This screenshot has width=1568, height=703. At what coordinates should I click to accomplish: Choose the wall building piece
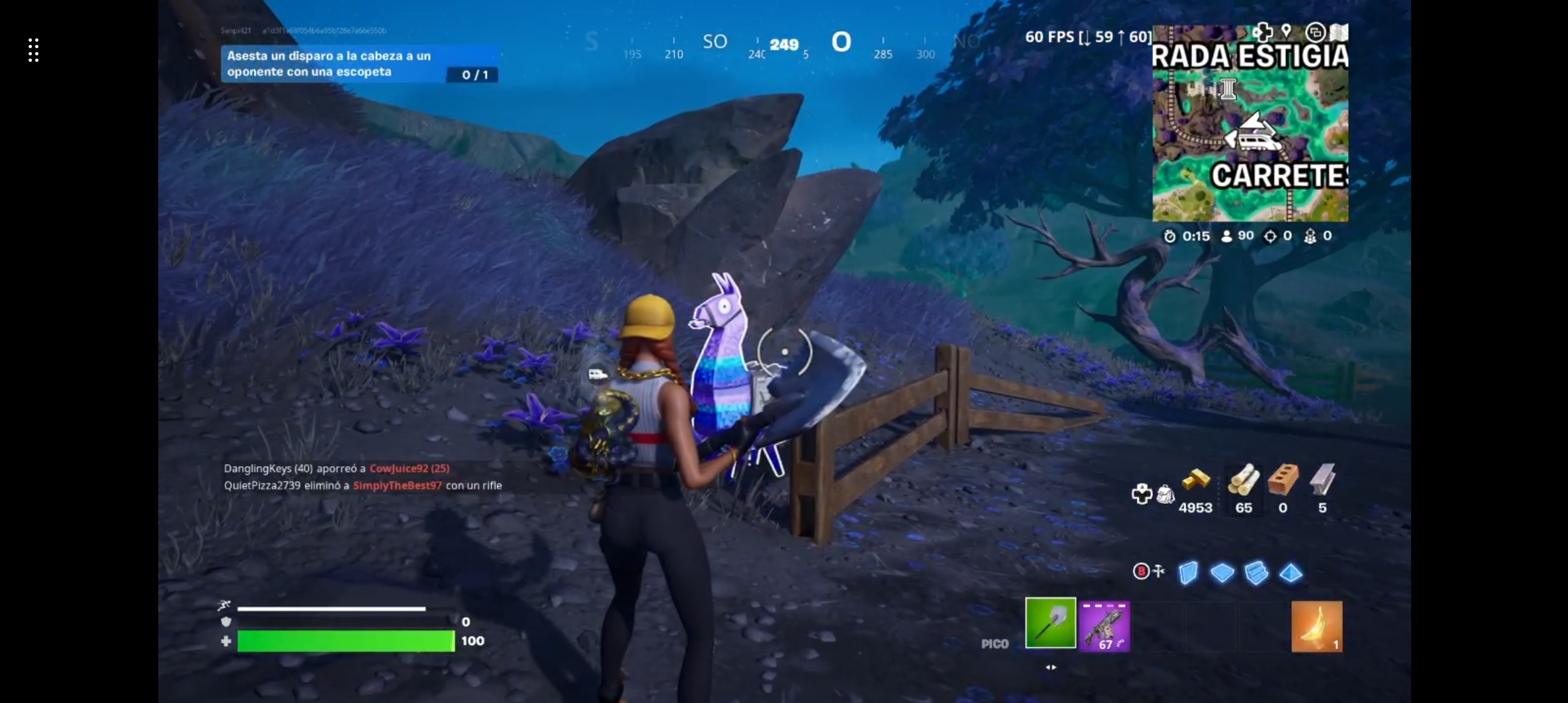pyautogui.click(x=1188, y=573)
